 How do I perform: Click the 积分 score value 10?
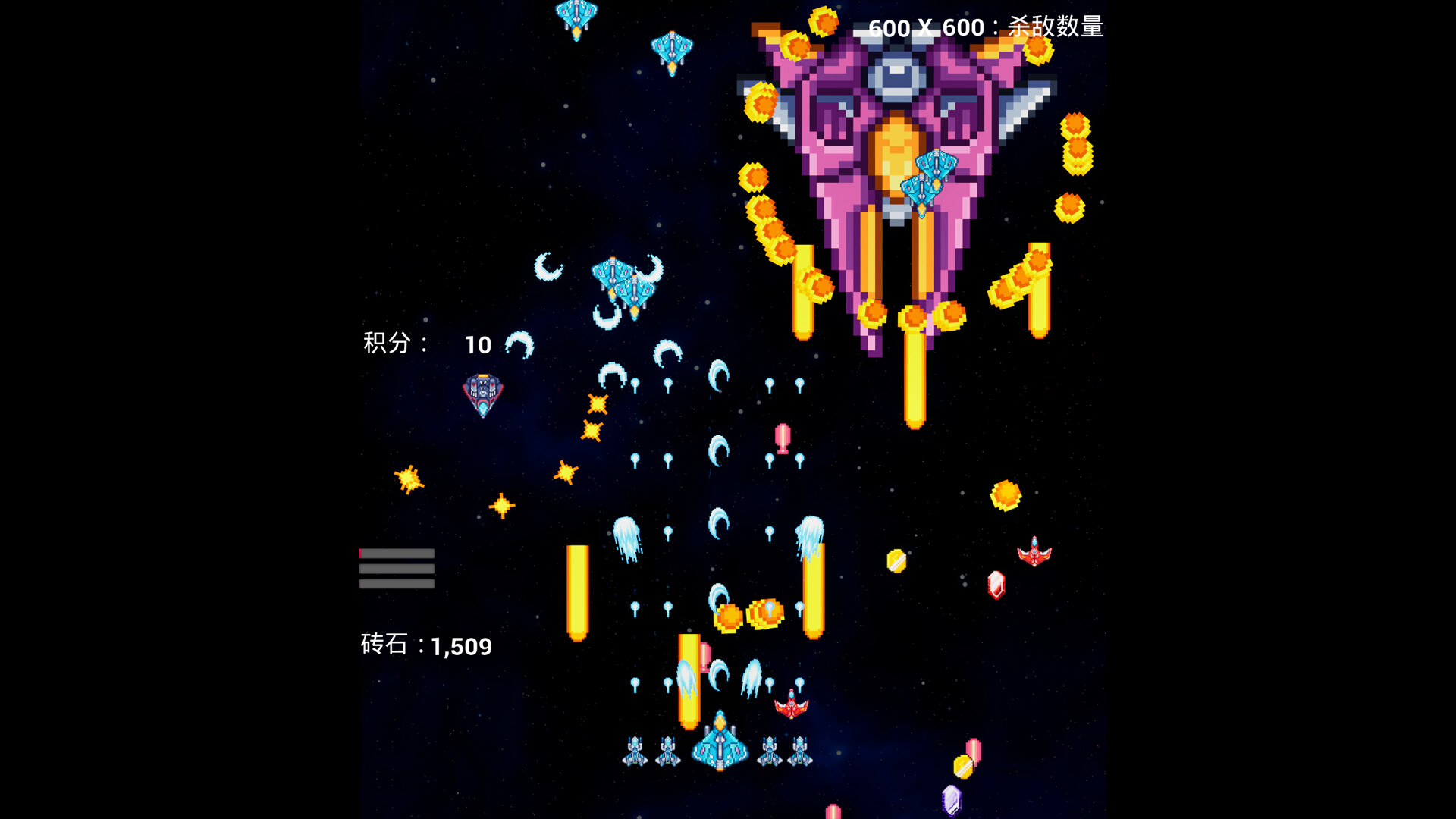click(477, 345)
